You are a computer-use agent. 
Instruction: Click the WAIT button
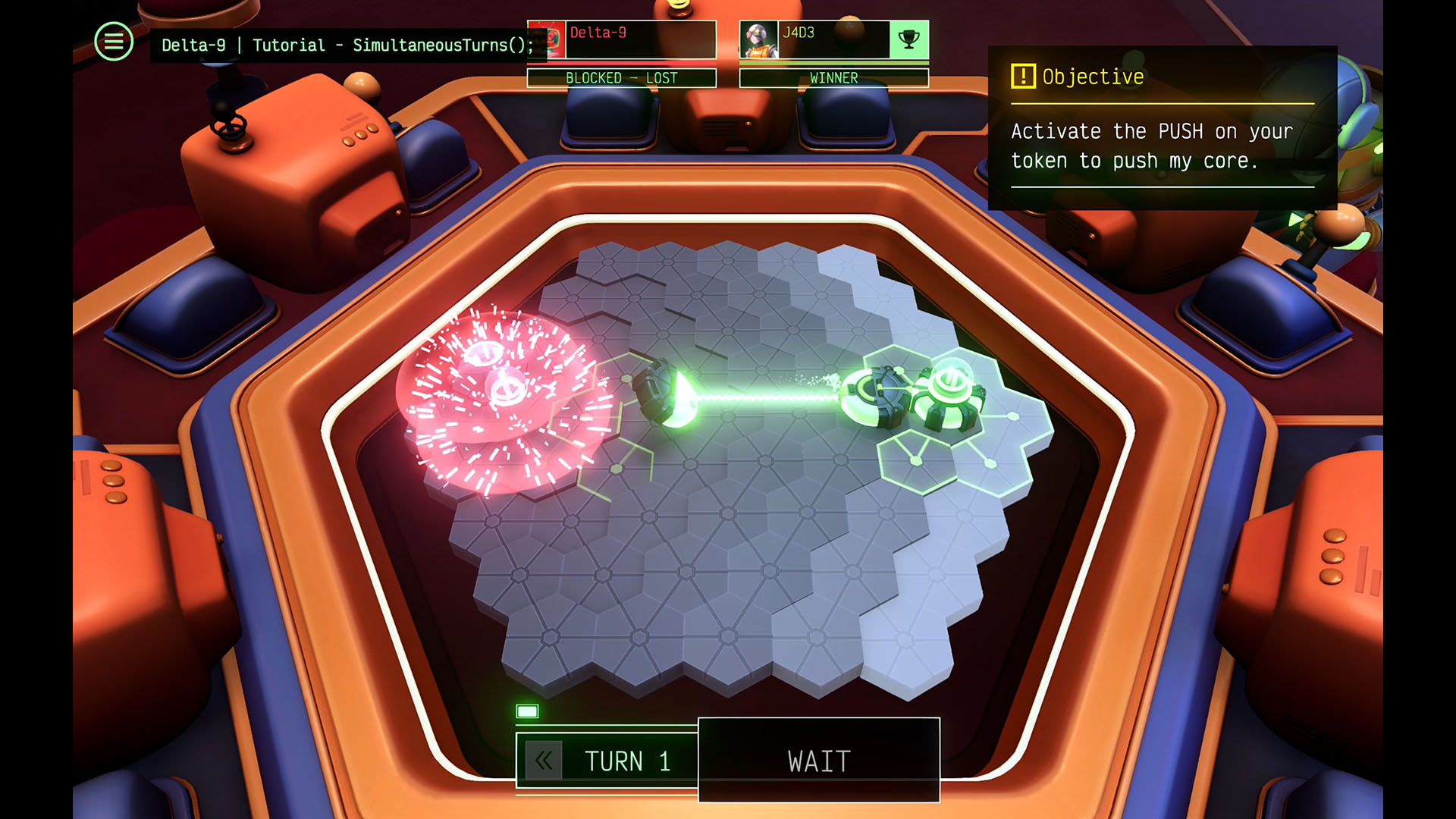coord(818,760)
